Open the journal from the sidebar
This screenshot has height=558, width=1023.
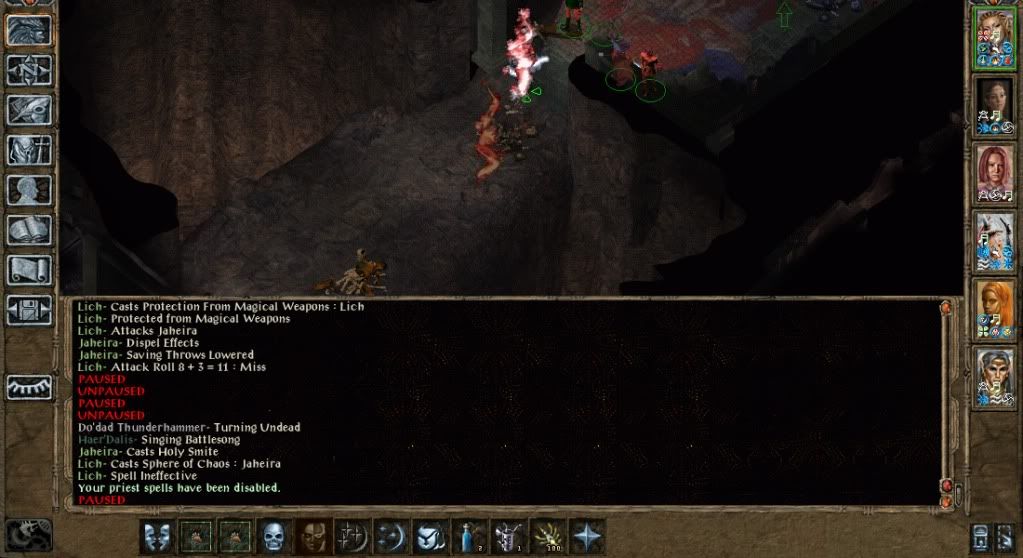(29, 109)
